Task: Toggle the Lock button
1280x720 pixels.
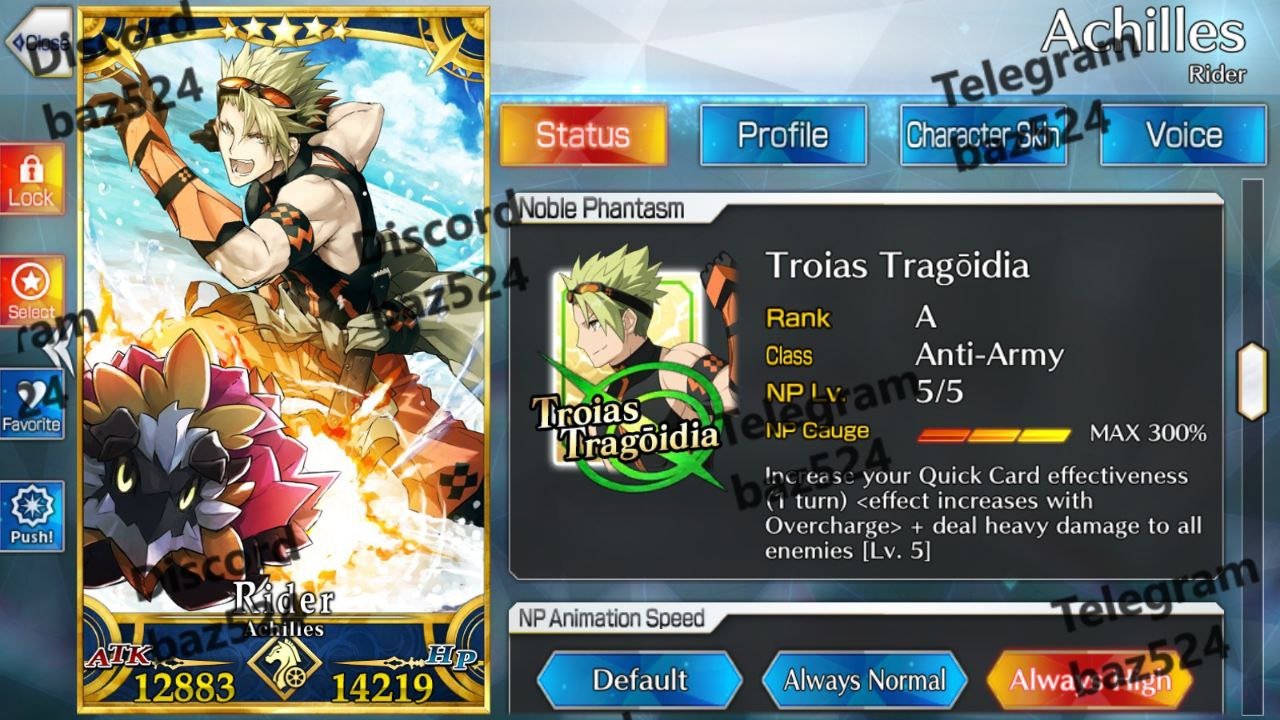Action: tap(32, 180)
